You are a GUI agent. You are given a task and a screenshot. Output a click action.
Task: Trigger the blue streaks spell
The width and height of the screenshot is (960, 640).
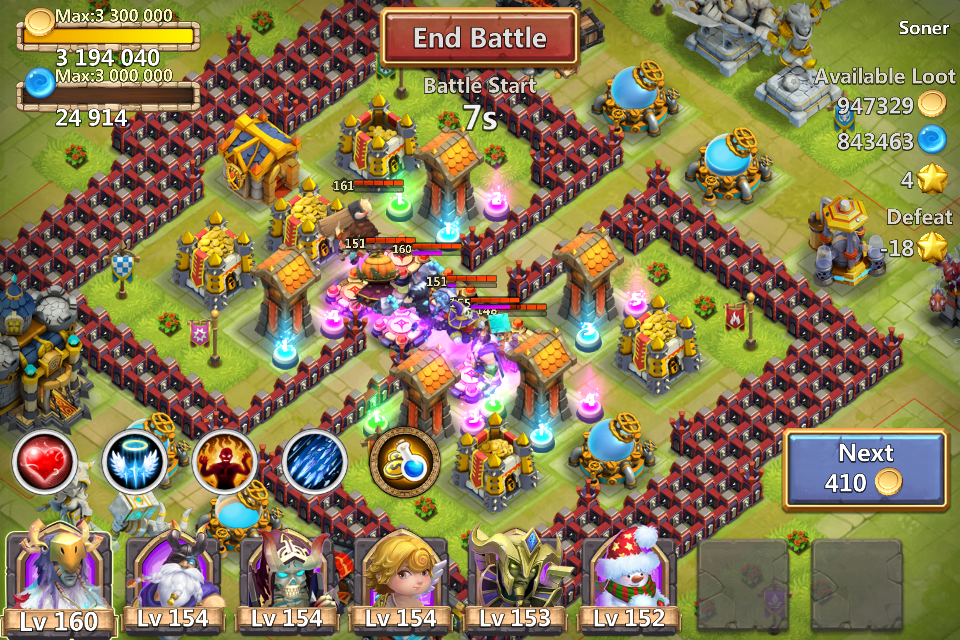(314, 463)
